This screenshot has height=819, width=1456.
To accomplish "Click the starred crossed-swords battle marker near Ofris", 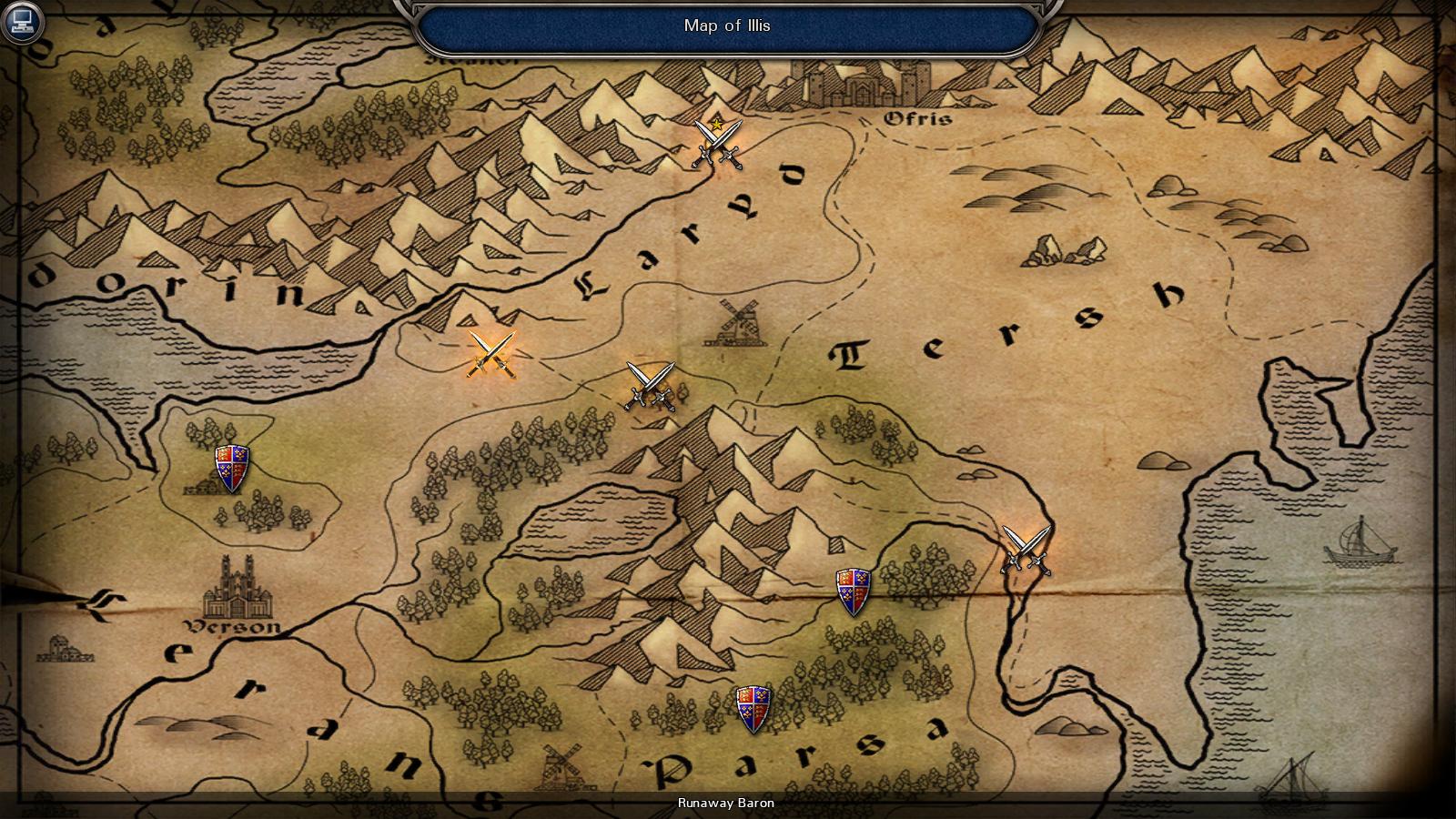I will click(x=715, y=143).
